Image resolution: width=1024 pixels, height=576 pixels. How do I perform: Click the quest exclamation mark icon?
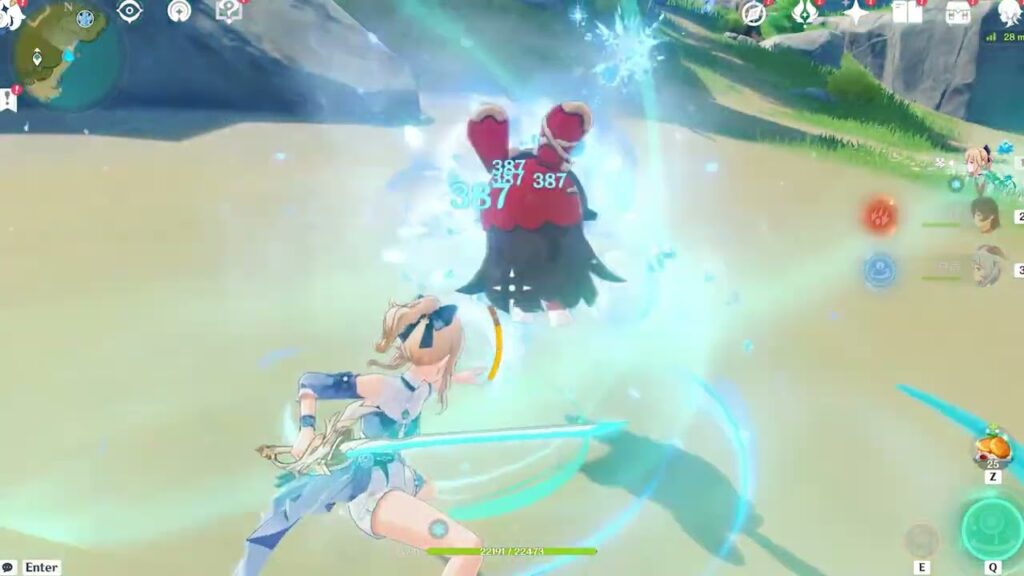[x=9, y=97]
